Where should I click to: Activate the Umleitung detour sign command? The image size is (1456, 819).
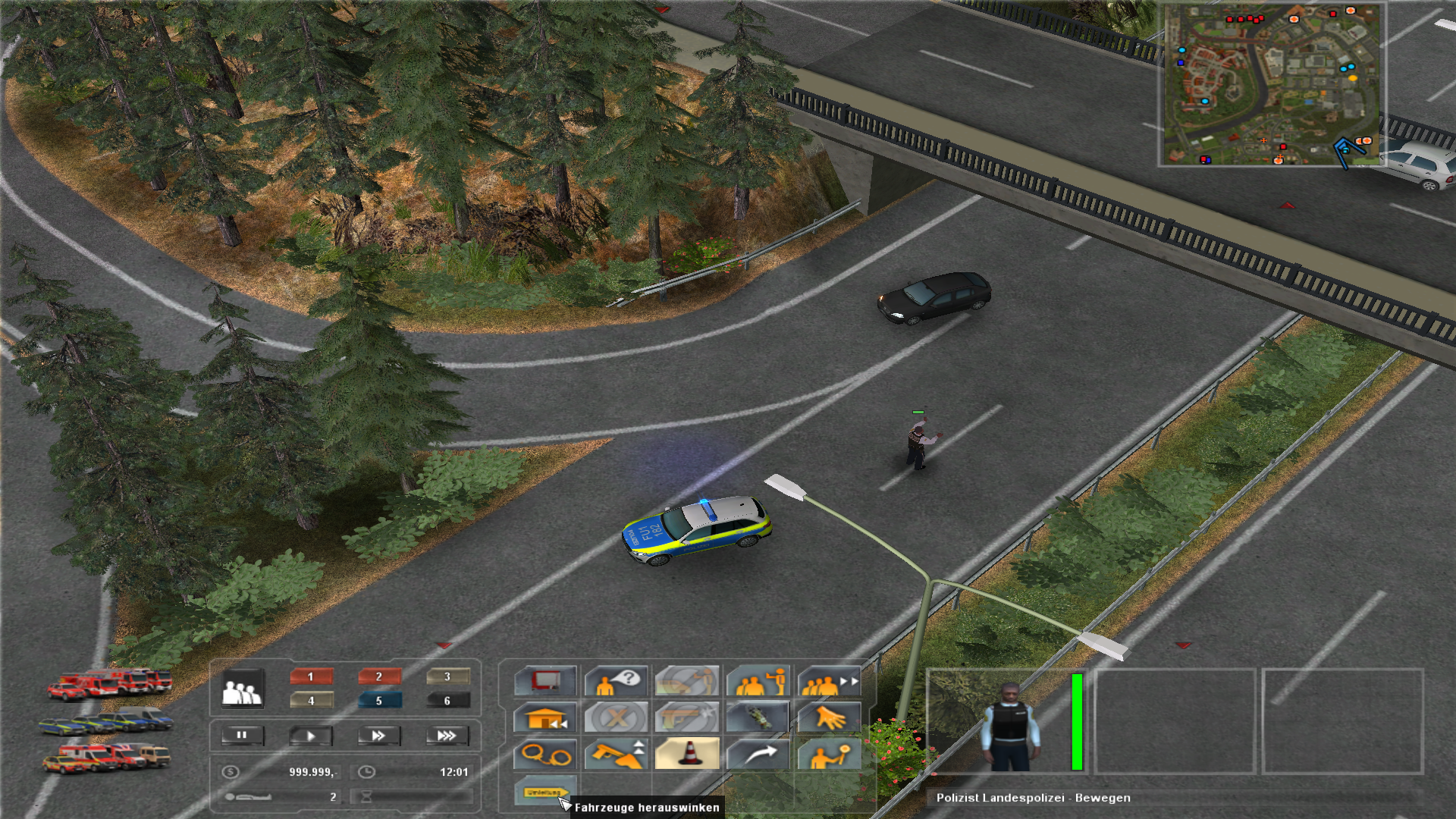pyautogui.click(x=544, y=792)
